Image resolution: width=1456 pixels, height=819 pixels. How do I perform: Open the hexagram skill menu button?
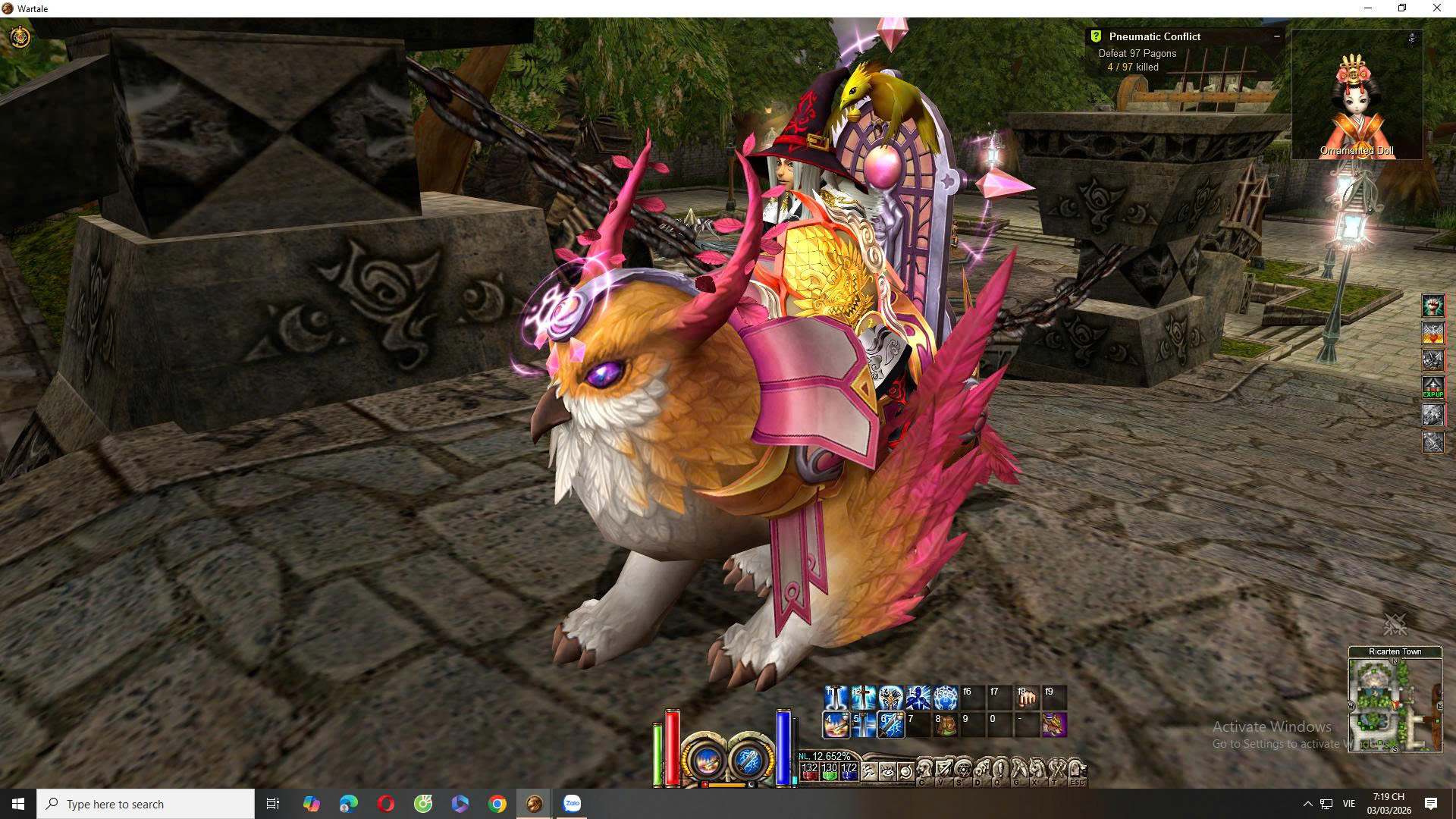pos(962,770)
